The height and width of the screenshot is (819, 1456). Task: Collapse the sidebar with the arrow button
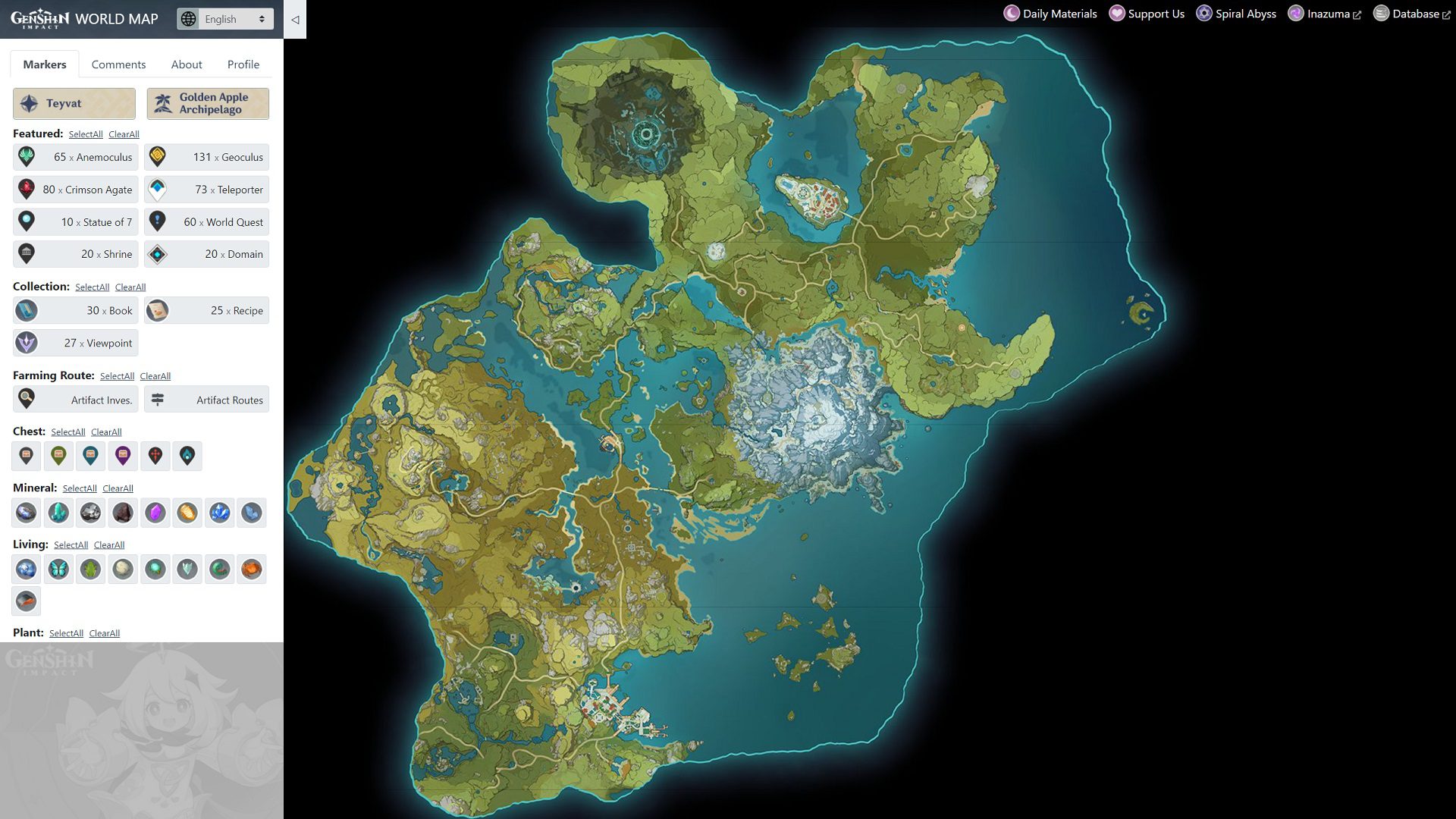click(295, 20)
